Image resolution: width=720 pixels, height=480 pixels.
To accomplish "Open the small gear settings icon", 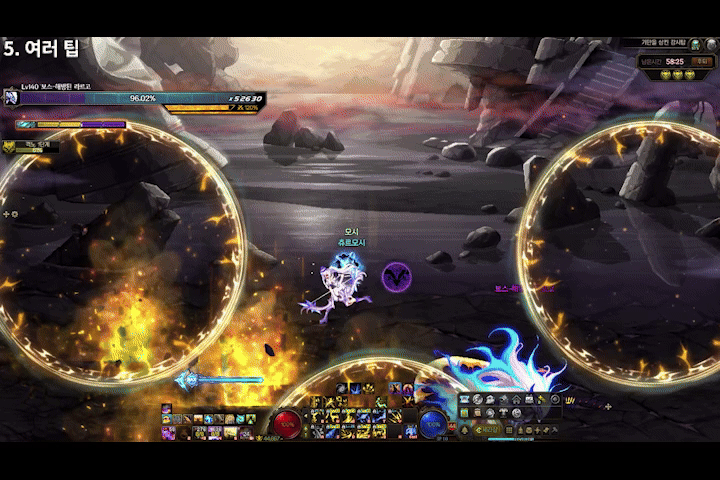I will (x=14, y=214).
